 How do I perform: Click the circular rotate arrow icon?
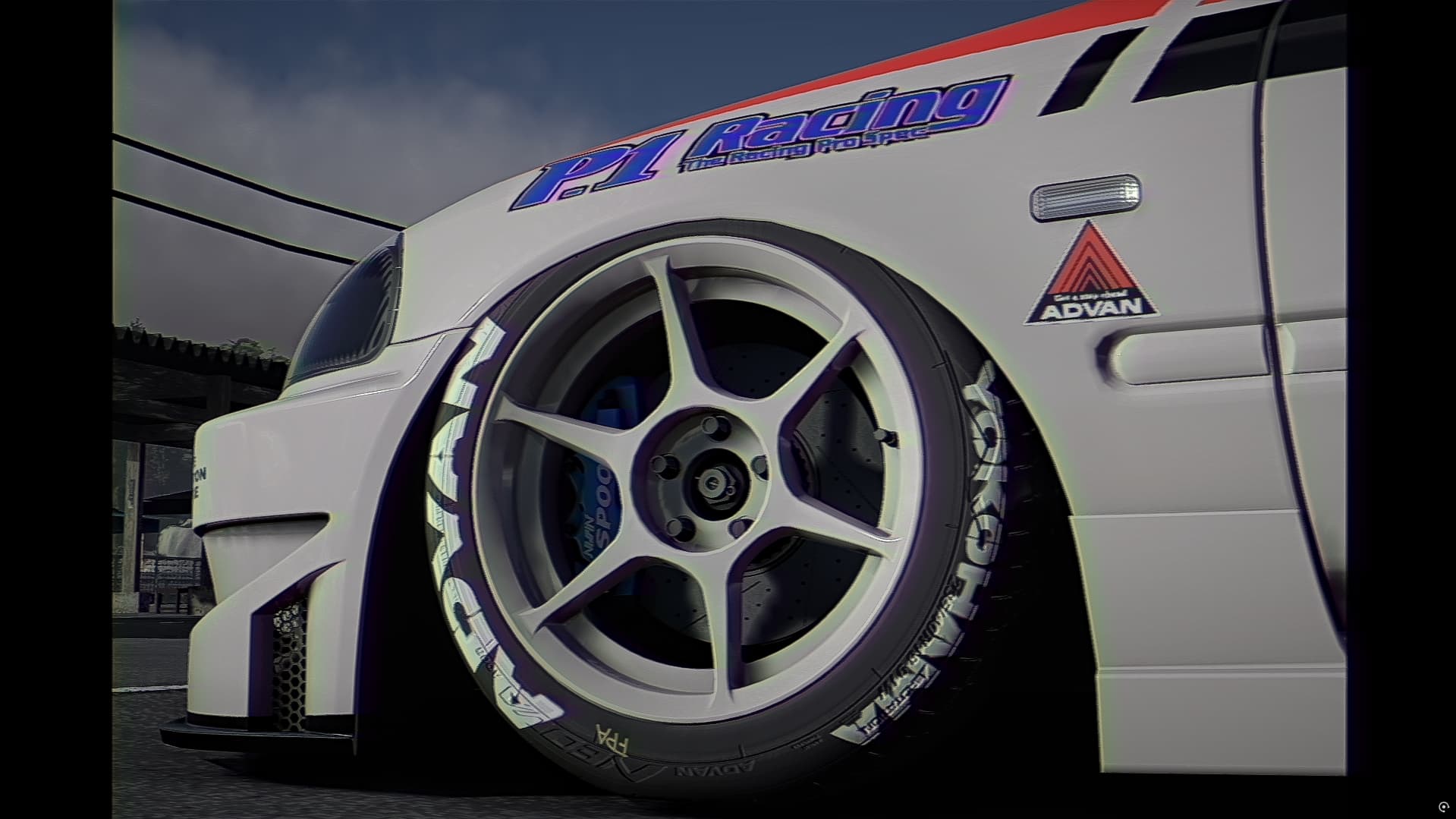(1443, 806)
